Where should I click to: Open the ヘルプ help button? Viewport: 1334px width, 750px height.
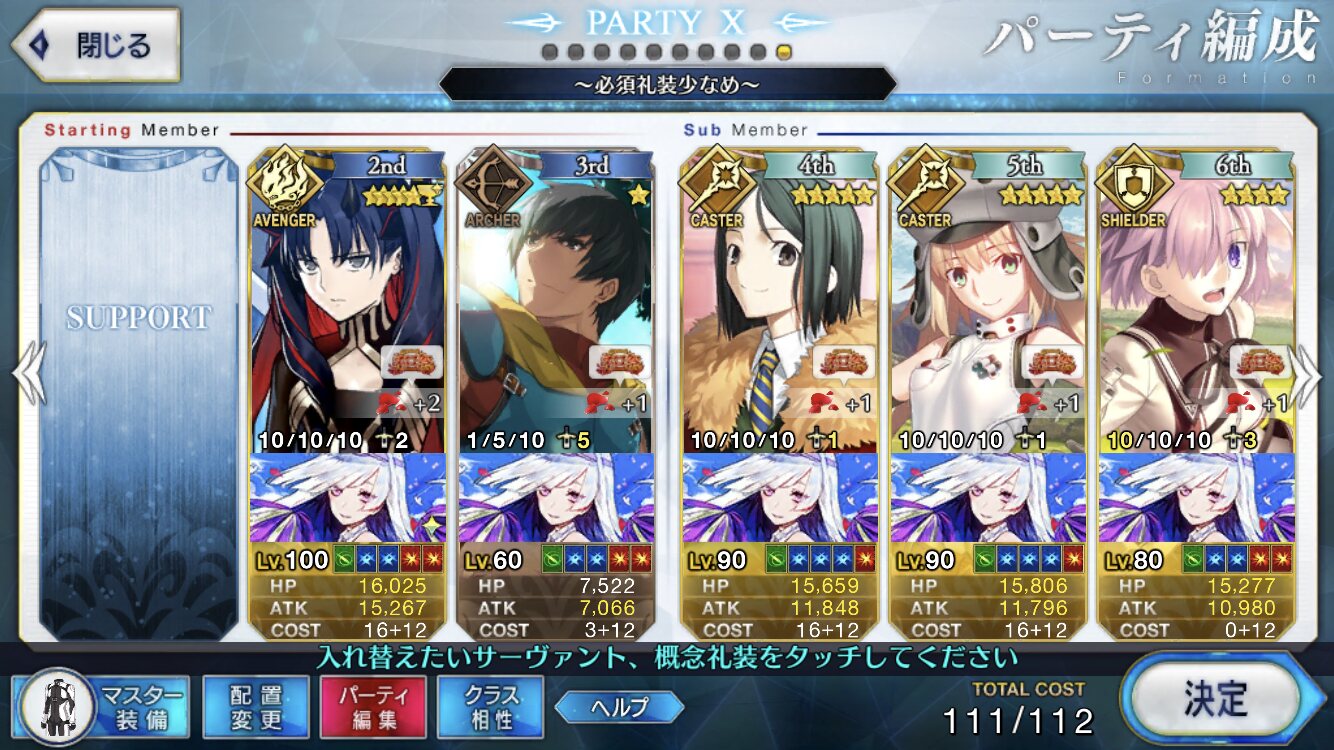tap(620, 707)
